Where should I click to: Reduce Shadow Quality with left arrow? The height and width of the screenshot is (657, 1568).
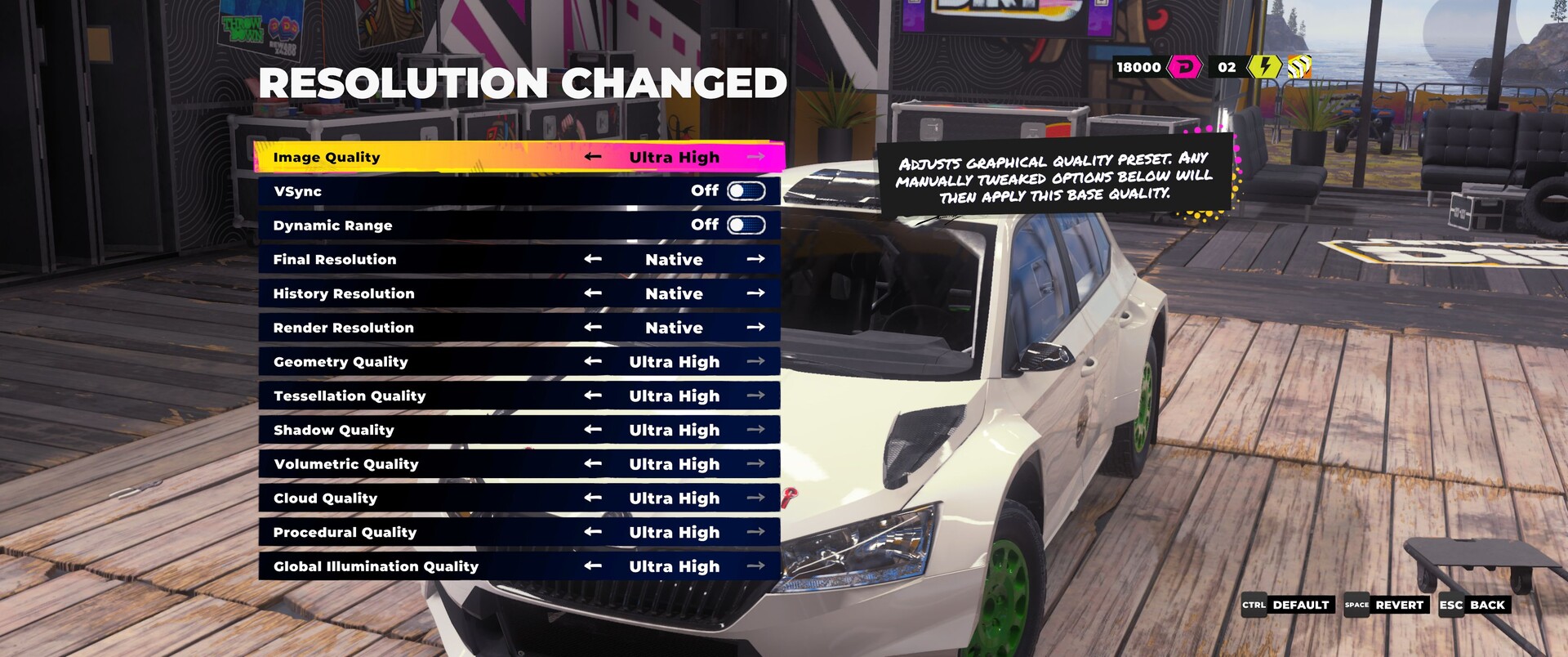point(593,430)
